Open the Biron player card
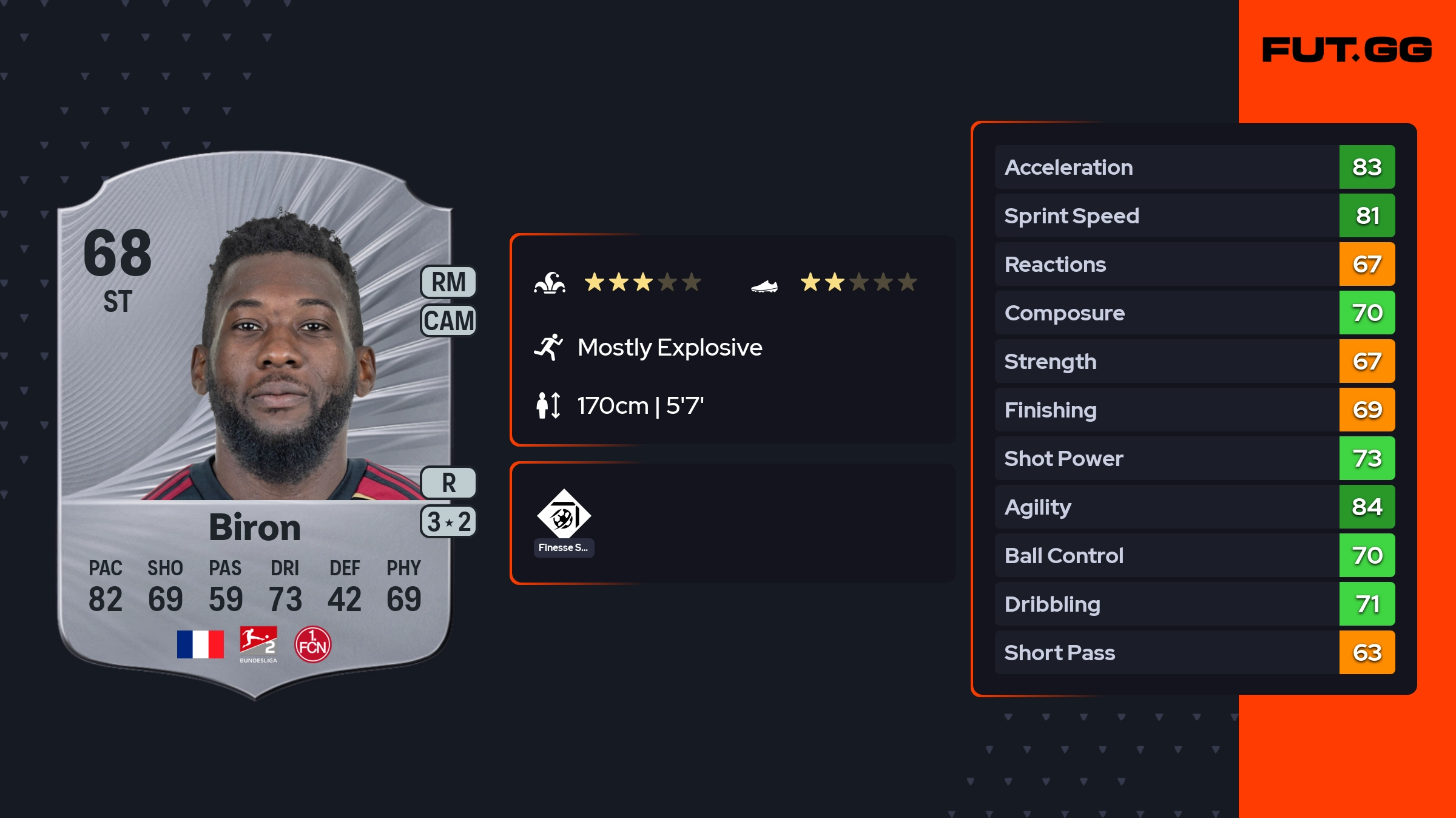1456x818 pixels. click(x=255, y=425)
